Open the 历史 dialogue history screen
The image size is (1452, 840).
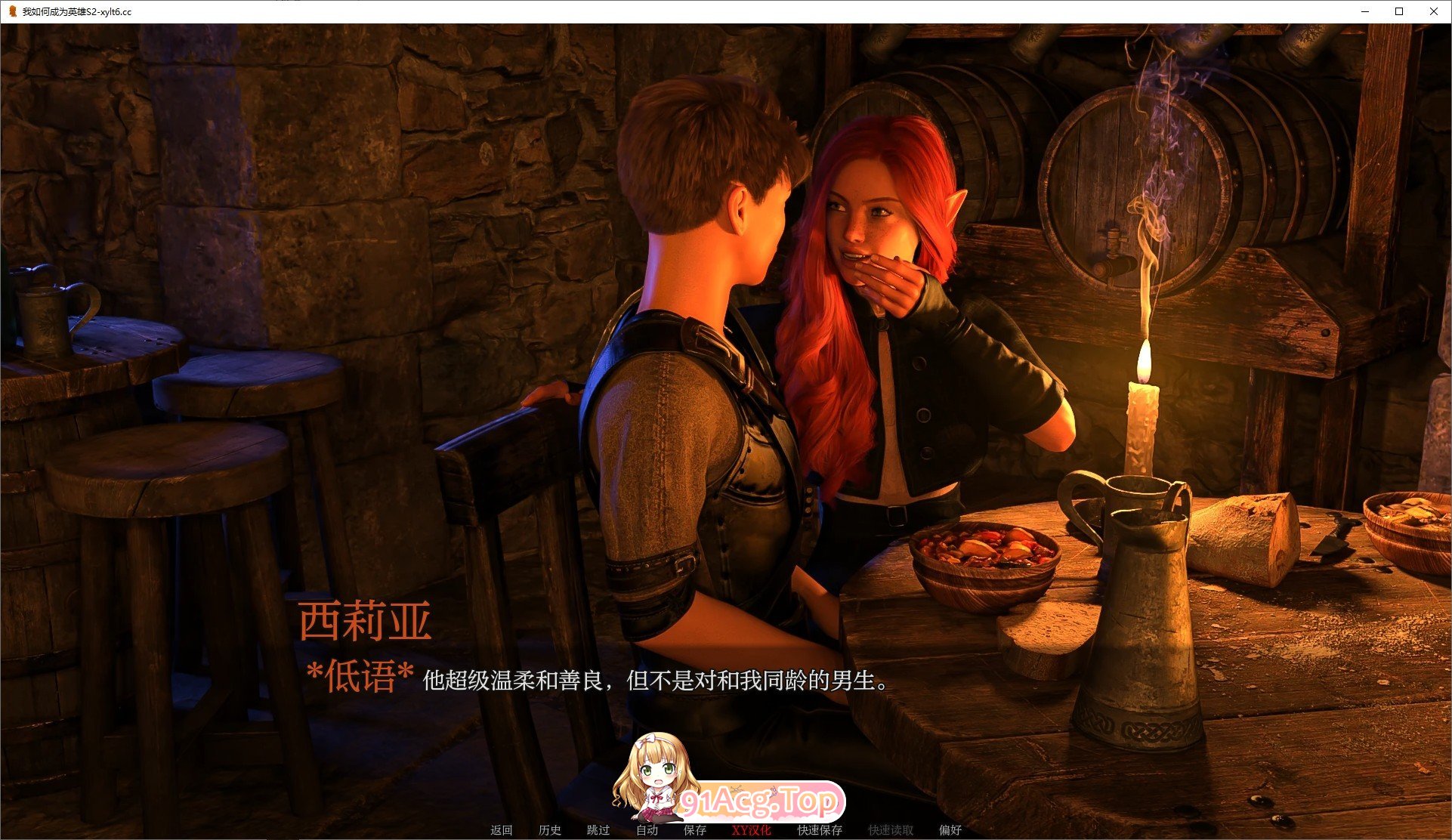click(551, 829)
